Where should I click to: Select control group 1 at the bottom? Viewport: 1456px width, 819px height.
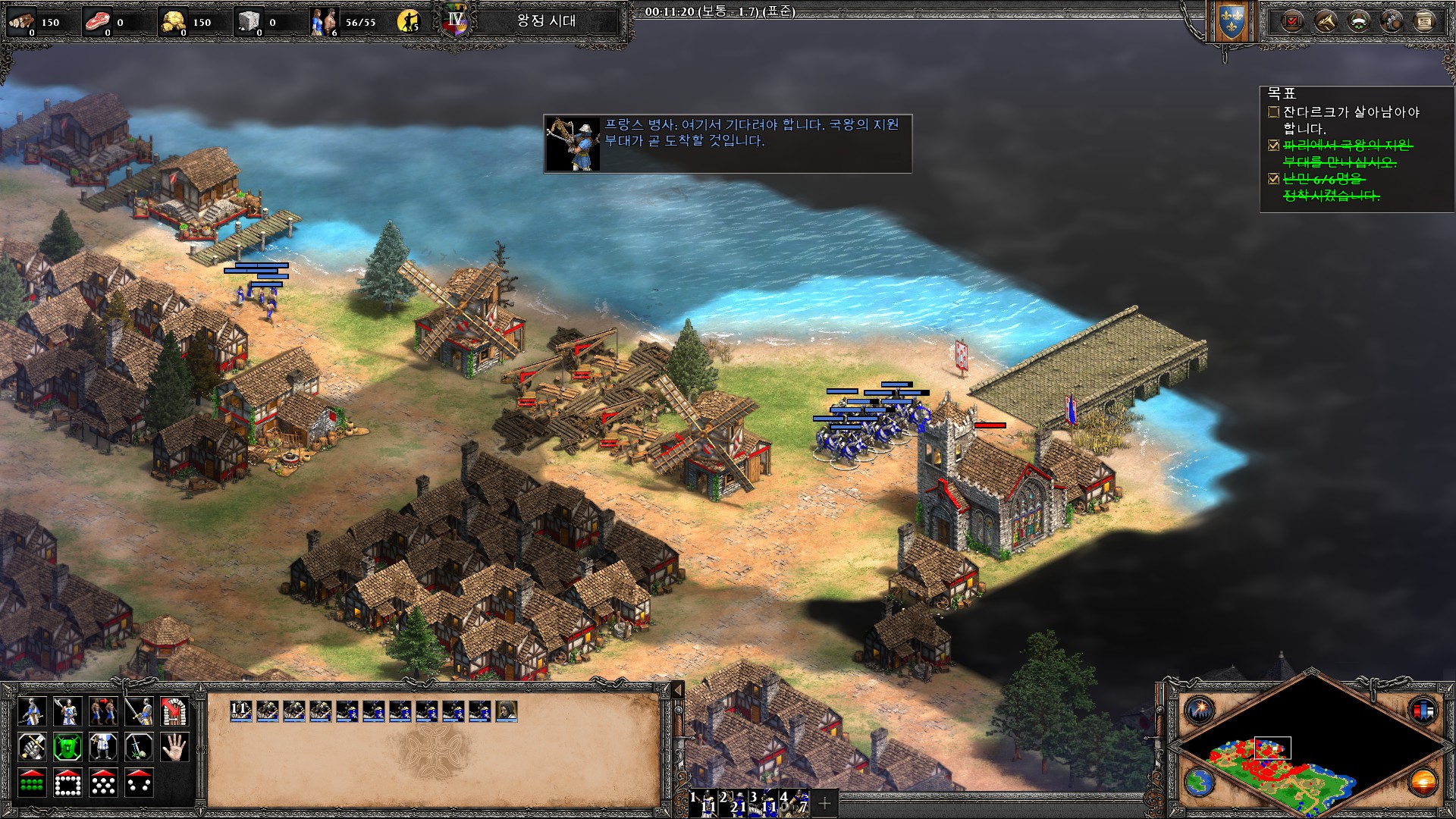coord(705,802)
